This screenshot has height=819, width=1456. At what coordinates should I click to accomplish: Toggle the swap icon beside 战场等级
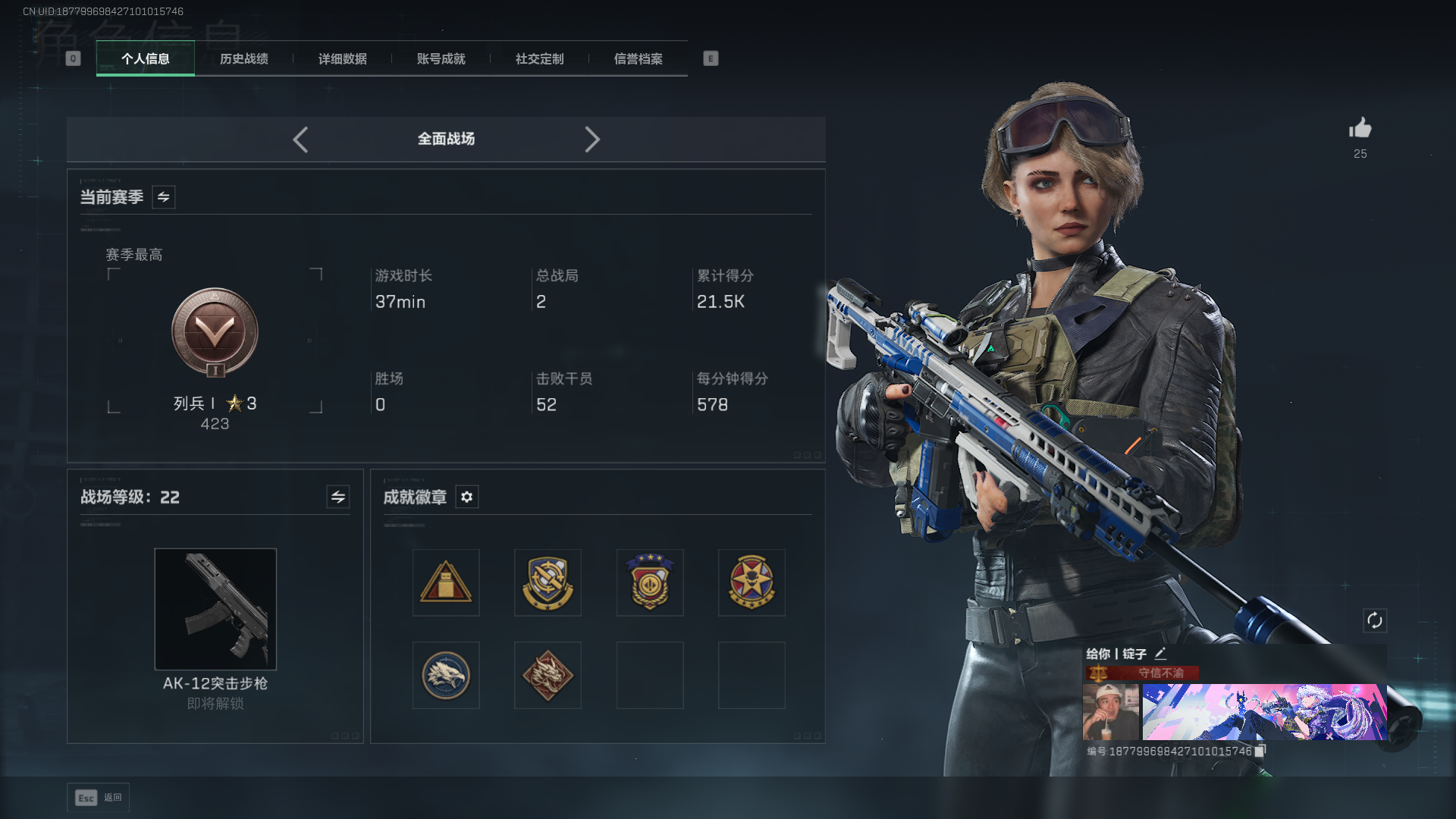coord(338,497)
